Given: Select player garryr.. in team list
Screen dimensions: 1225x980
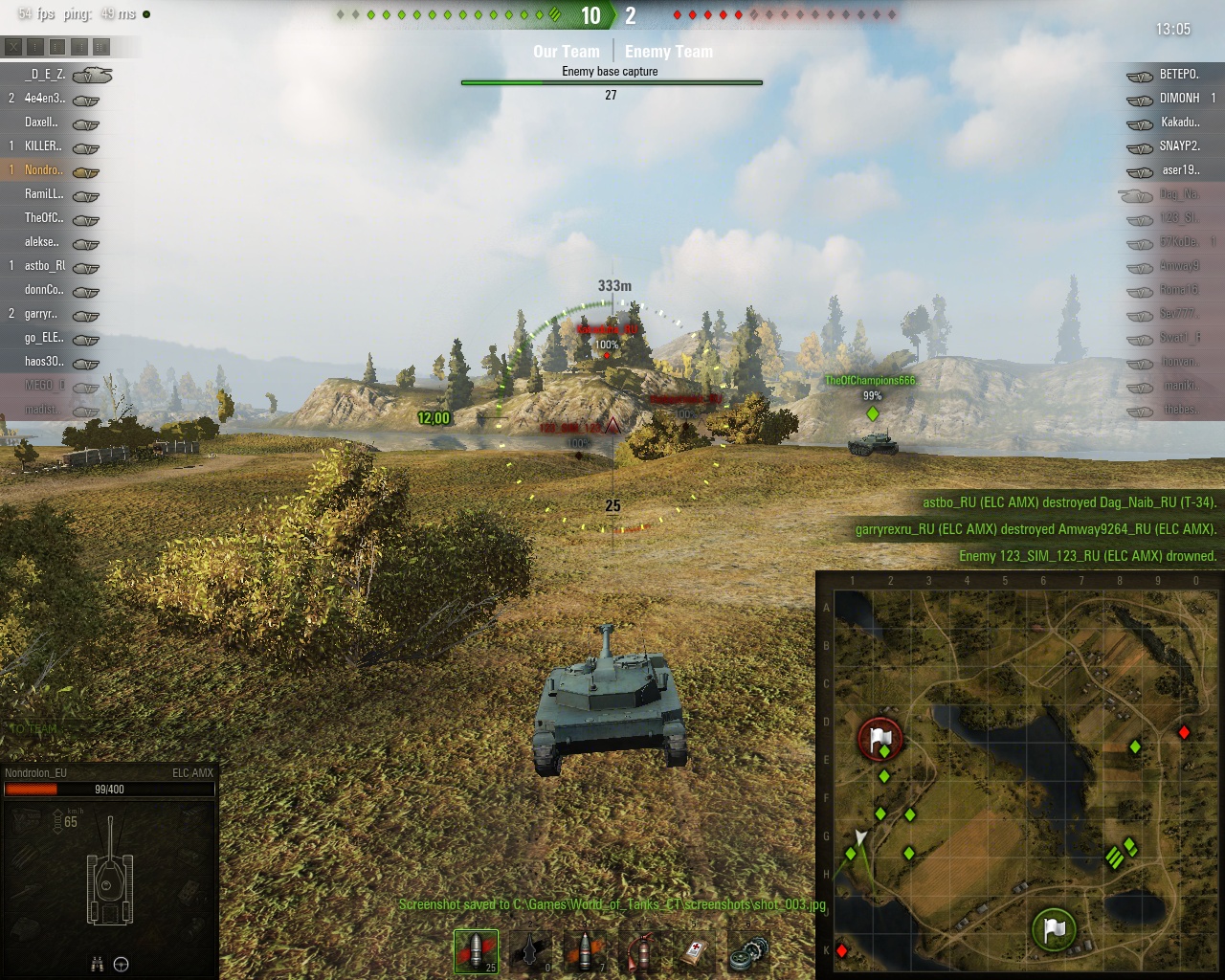Looking at the screenshot, I should point(41,314).
